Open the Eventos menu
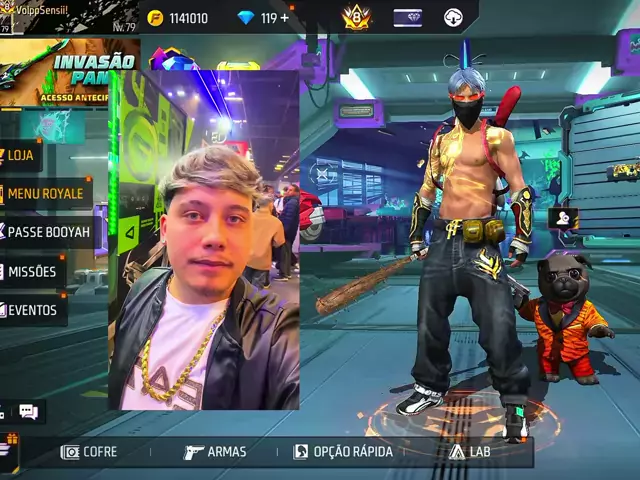This screenshot has height=480, width=640. (32, 310)
